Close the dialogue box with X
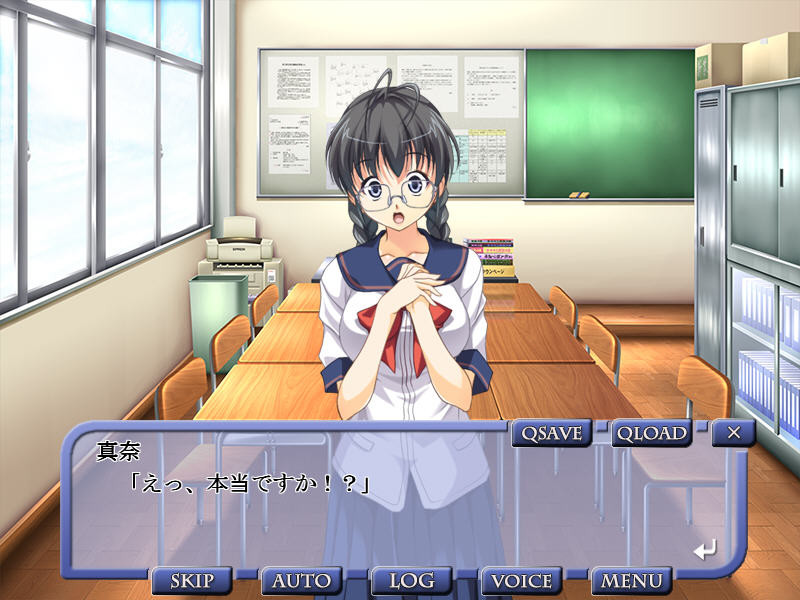 734,433
